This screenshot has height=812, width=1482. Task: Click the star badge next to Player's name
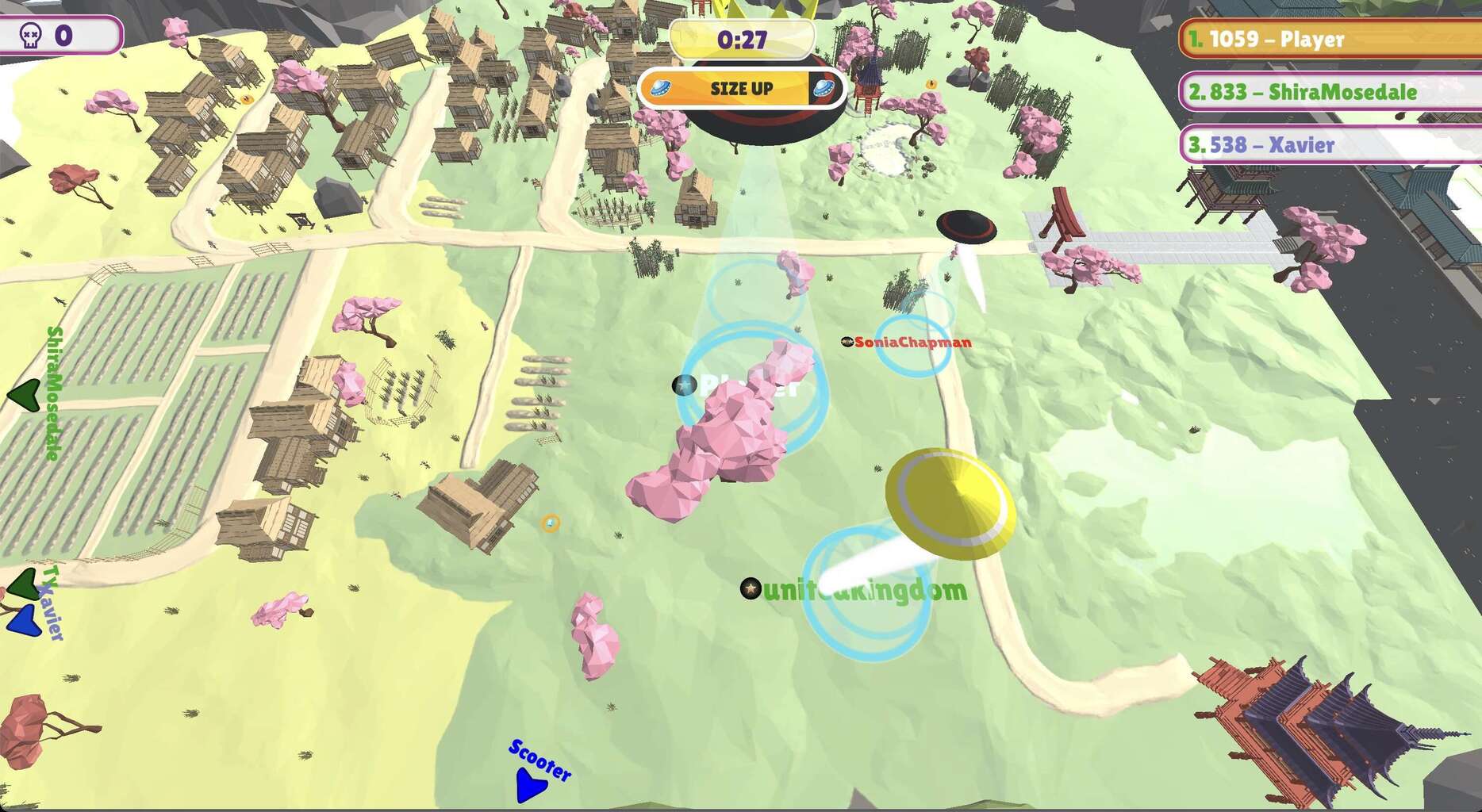tap(683, 384)
